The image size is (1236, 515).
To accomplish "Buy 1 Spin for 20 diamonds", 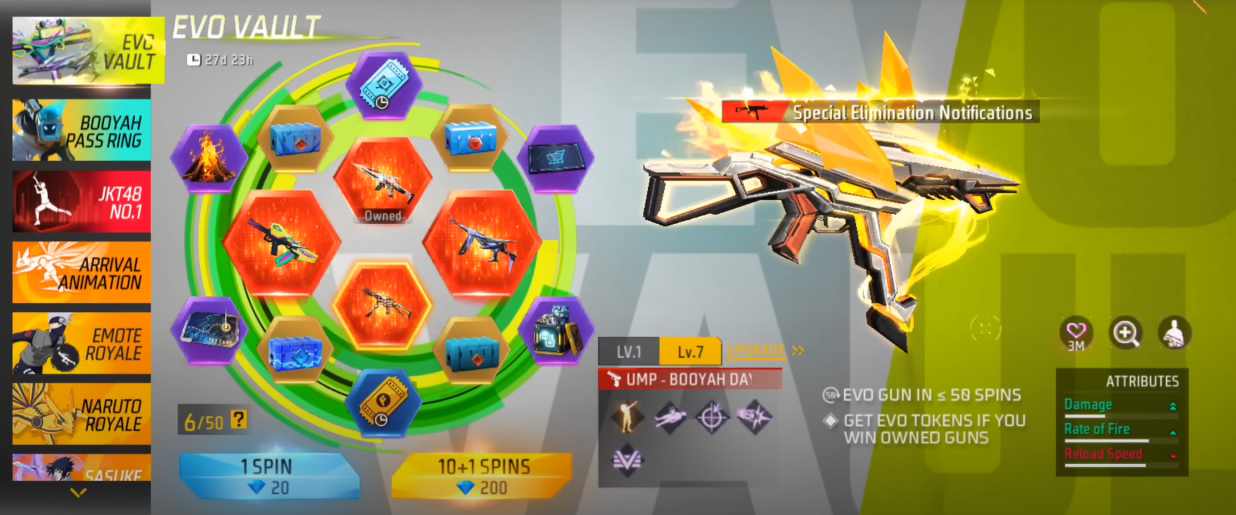I will (x=269, y=477).
